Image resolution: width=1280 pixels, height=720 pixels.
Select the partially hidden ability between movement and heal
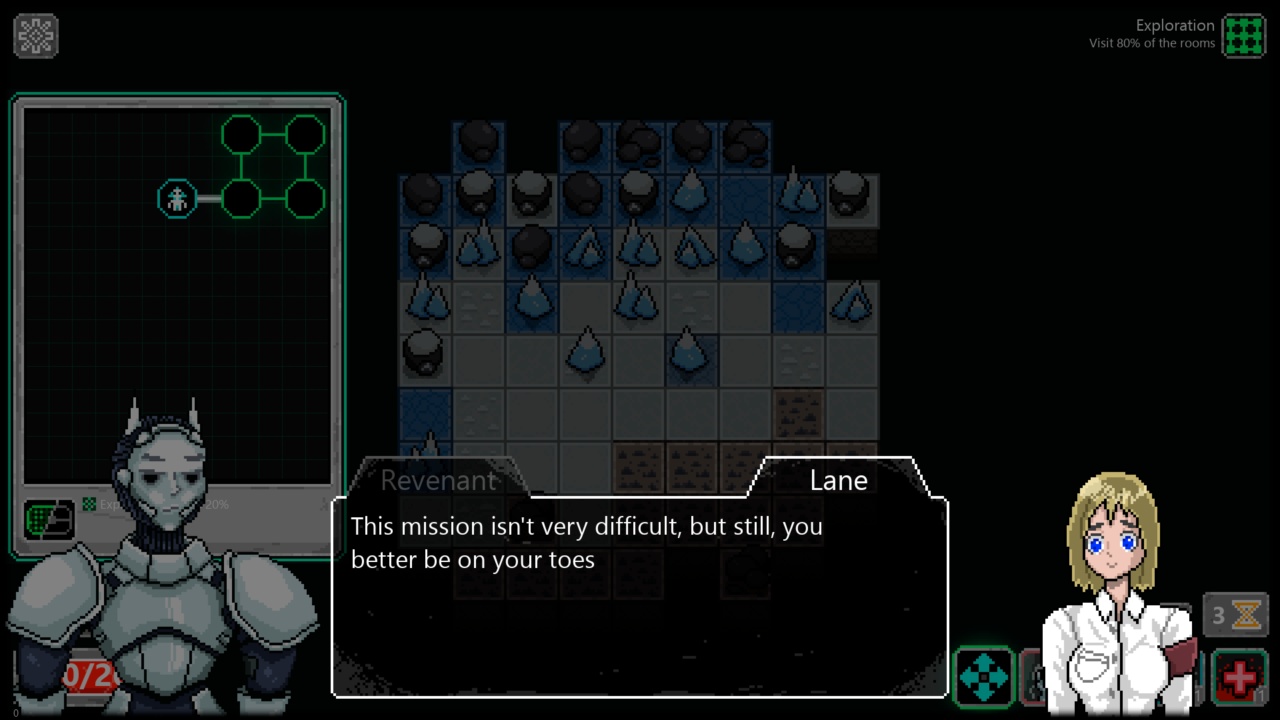[x=1030, y=676]
